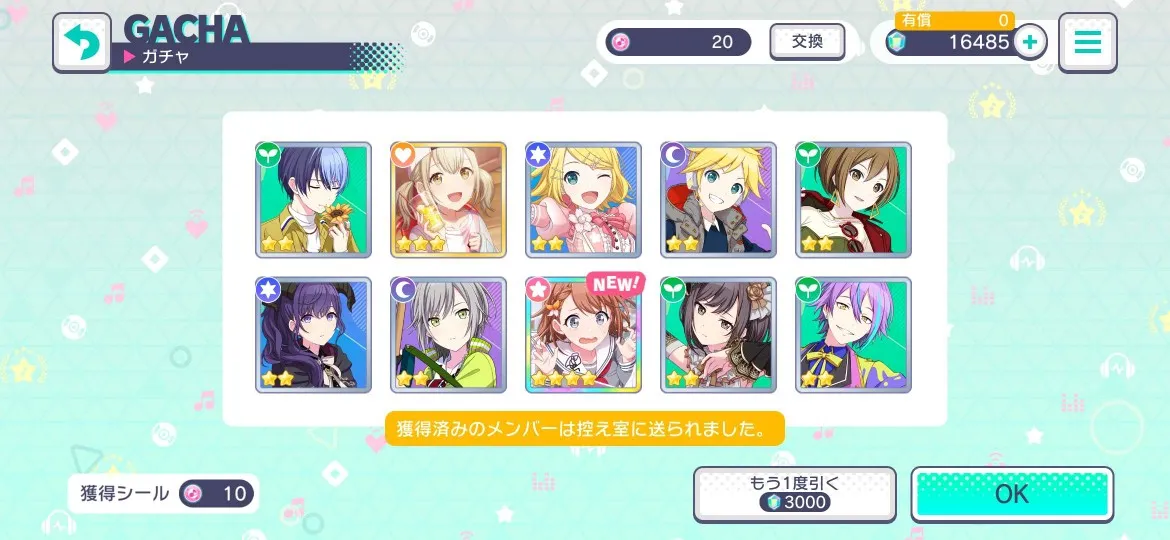1170x540 pixels.
Task: Open the brown-haired girl in red jacket card
Action: pos(853,200)
